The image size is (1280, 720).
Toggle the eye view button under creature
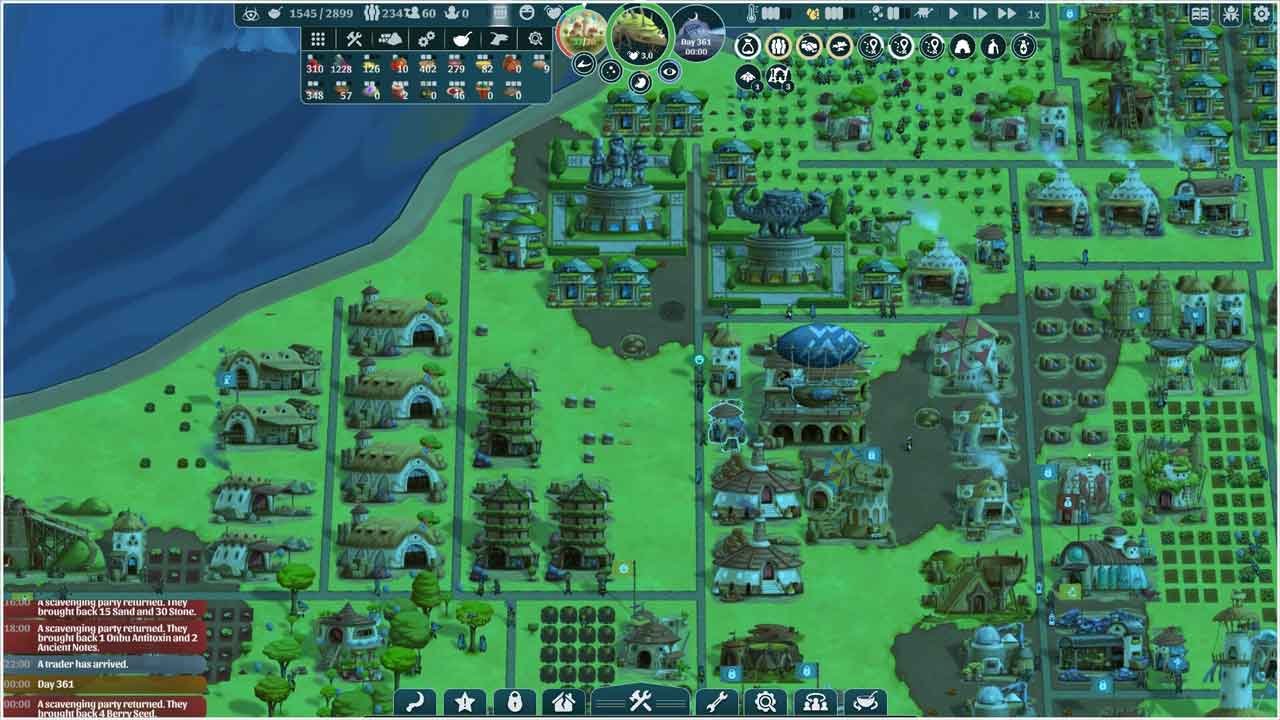669,70
